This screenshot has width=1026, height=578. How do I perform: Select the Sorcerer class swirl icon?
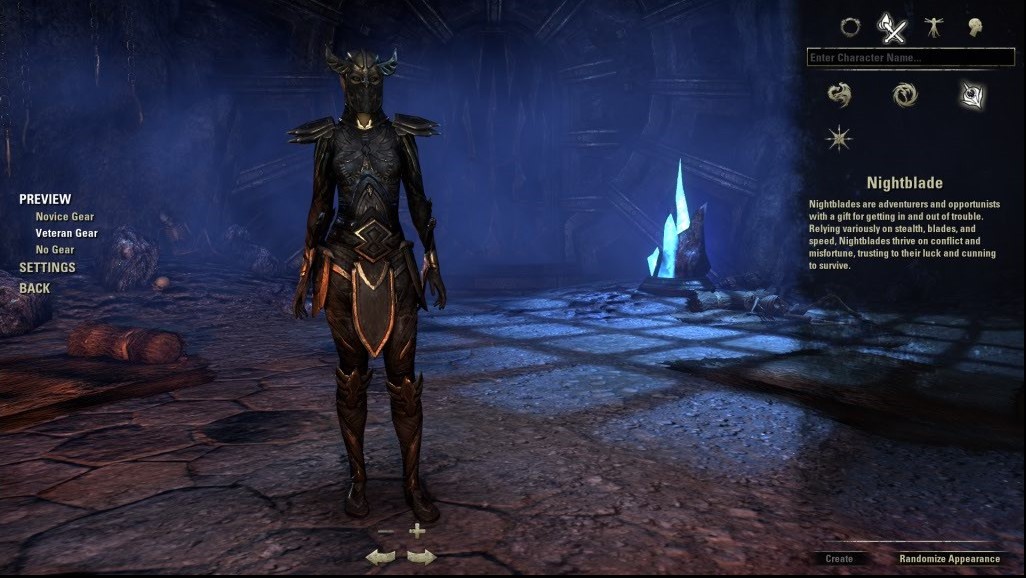904,95
